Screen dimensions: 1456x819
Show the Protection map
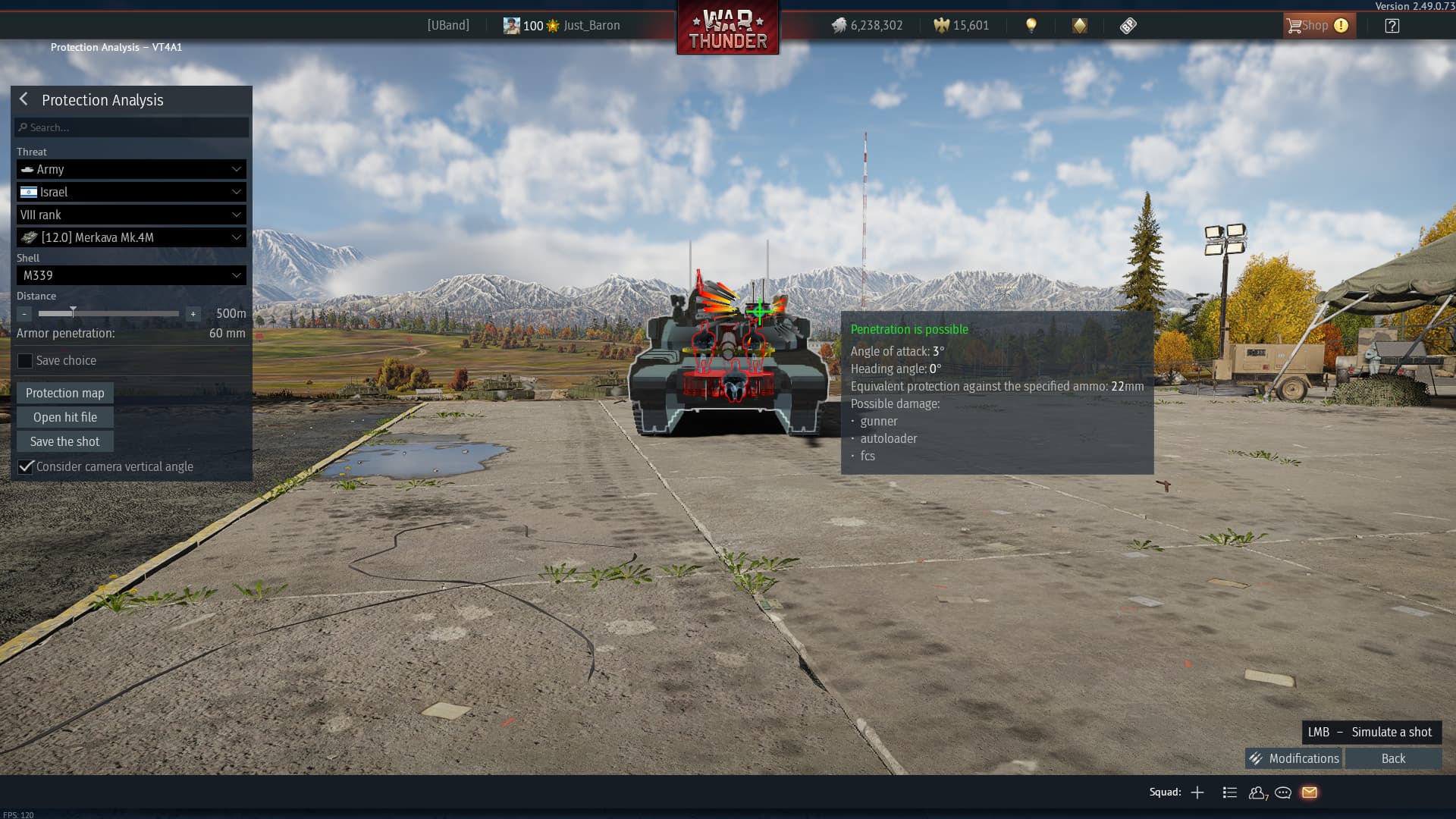(65, 393)
